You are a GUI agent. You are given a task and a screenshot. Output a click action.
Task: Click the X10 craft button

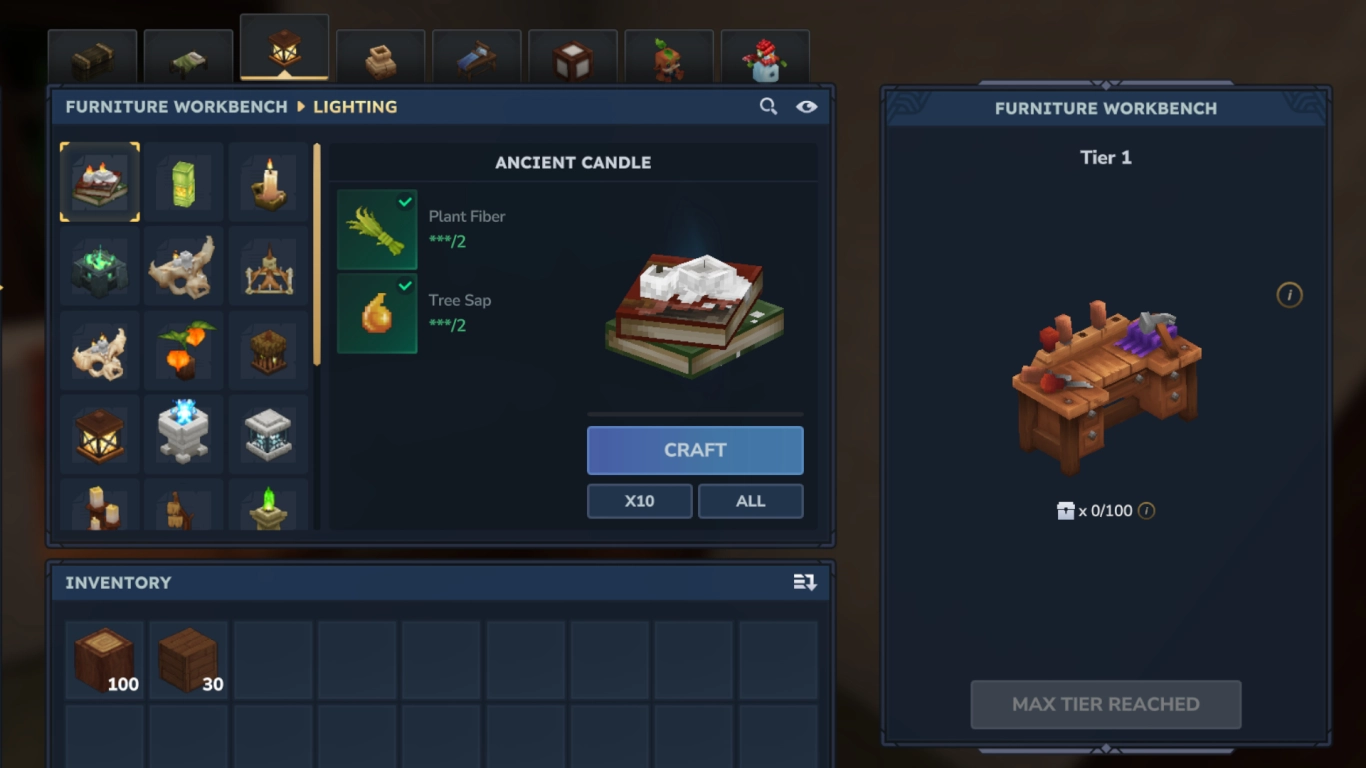639,500
